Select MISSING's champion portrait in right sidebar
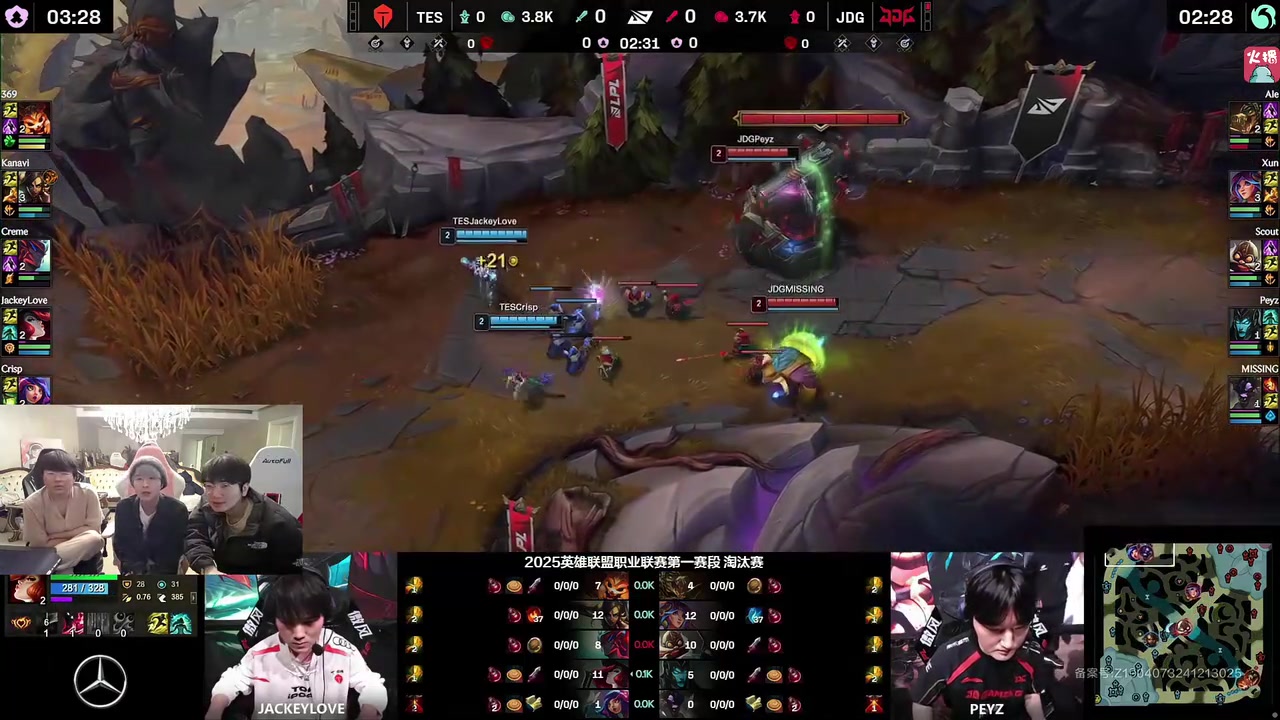The image size is (1280, 720). [x=1245, y=393]
